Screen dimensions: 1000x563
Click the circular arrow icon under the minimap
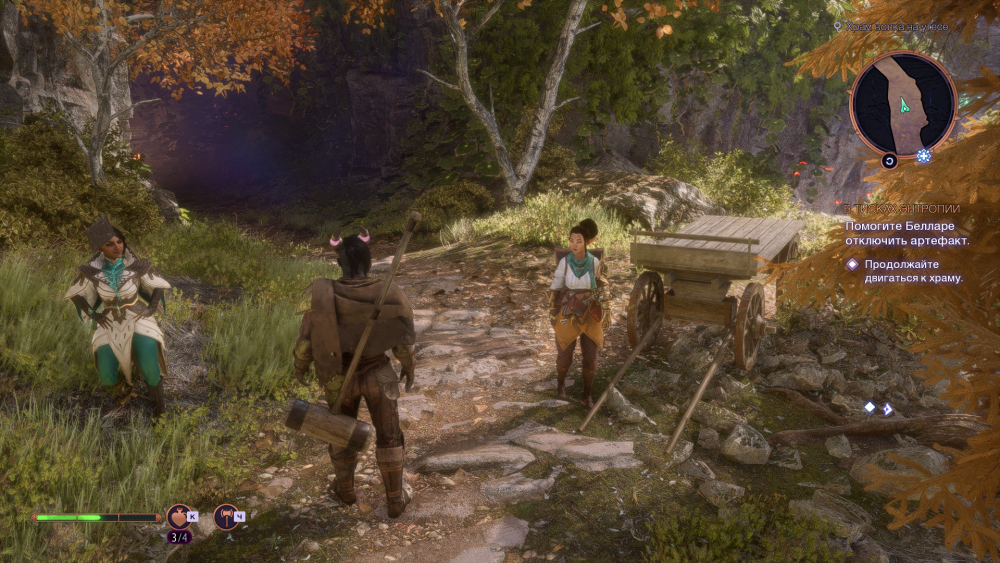pos(888,160)
